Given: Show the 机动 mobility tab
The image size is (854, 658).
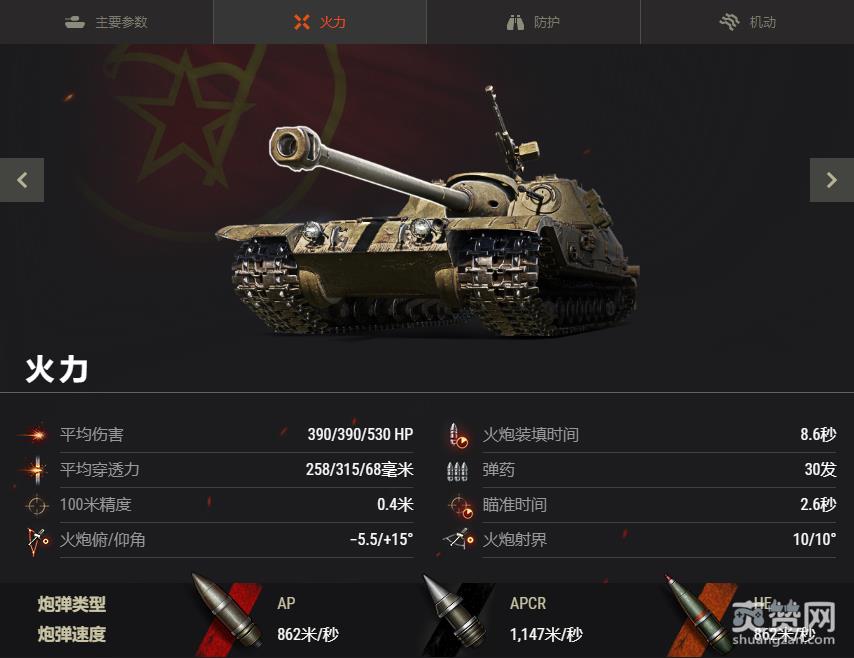Looking at the screenshot, I should (747, 22).
